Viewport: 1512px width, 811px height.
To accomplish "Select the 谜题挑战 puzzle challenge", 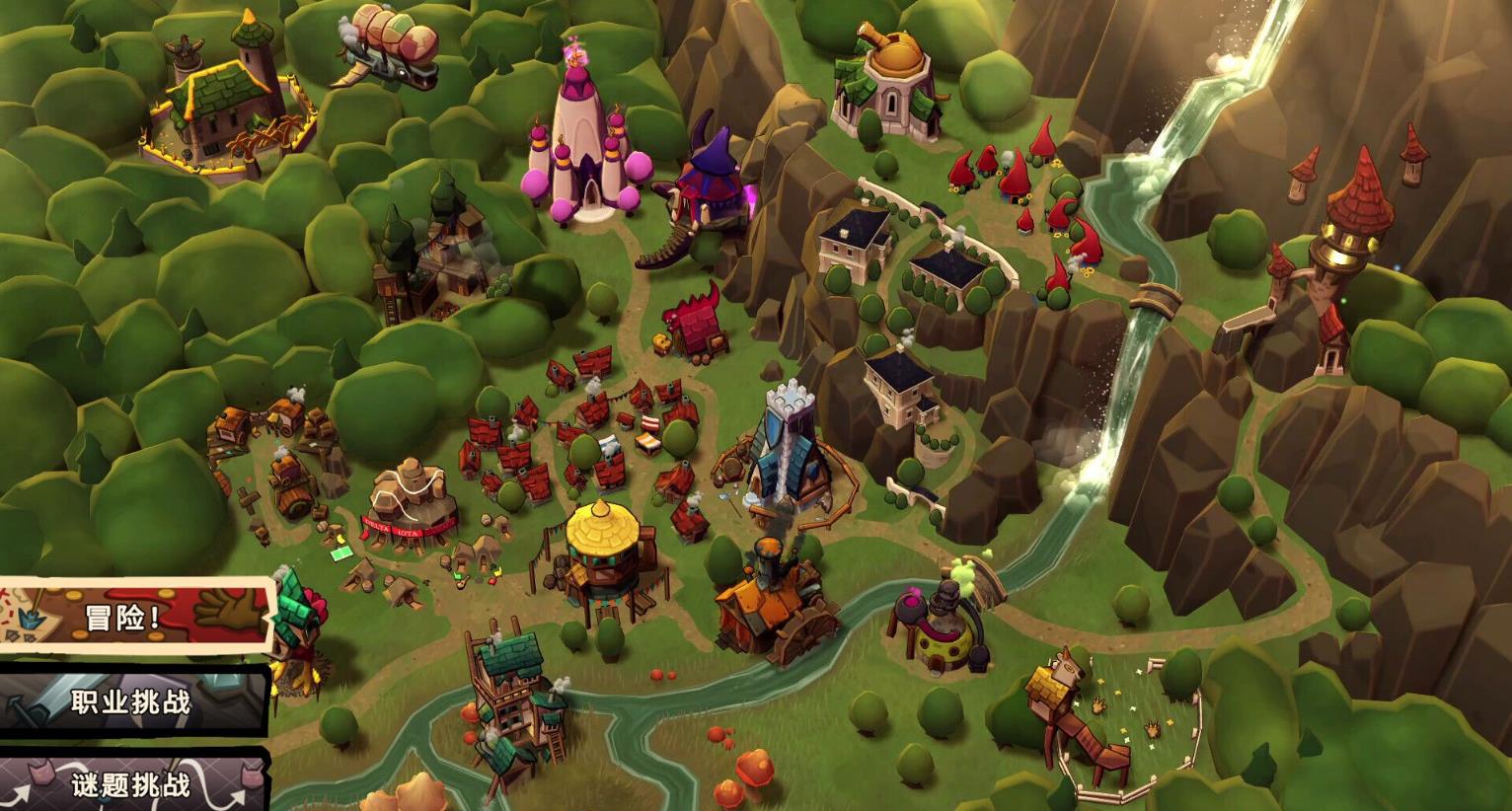I will [x=130, y=783].
